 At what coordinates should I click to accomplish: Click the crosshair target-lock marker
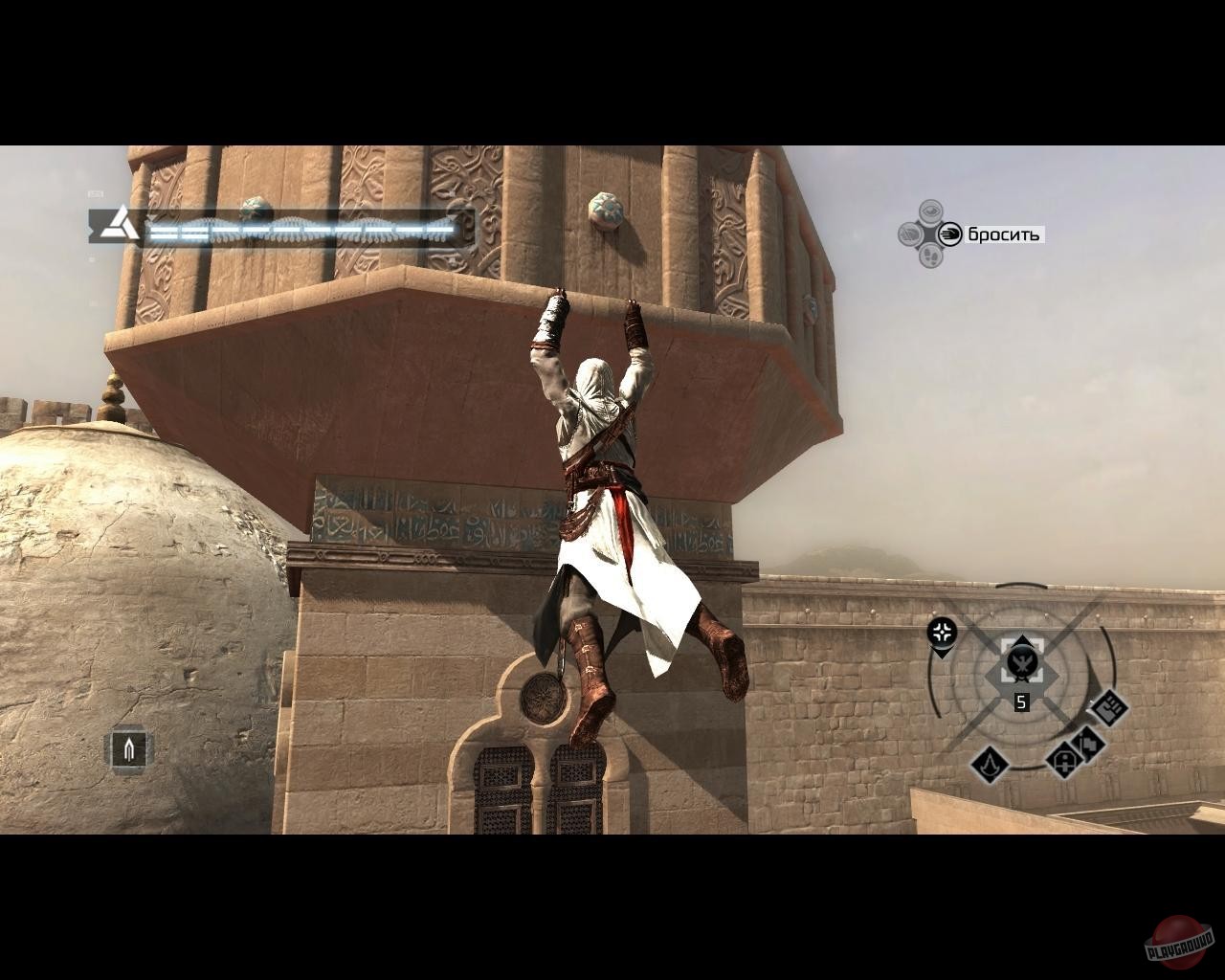click(x=941, y=631)
